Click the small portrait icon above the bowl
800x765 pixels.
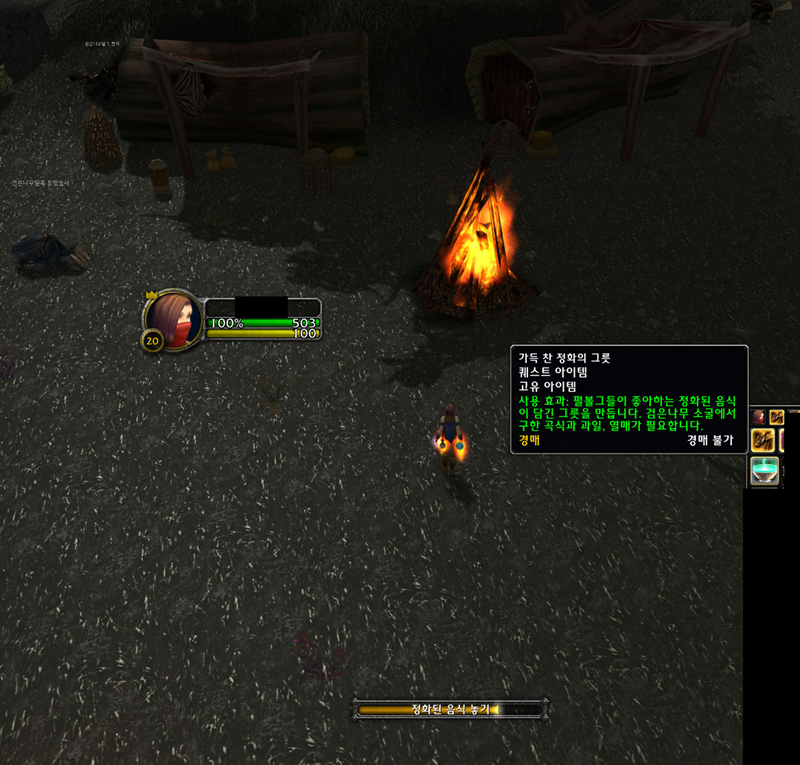click(x=759, y=416)
